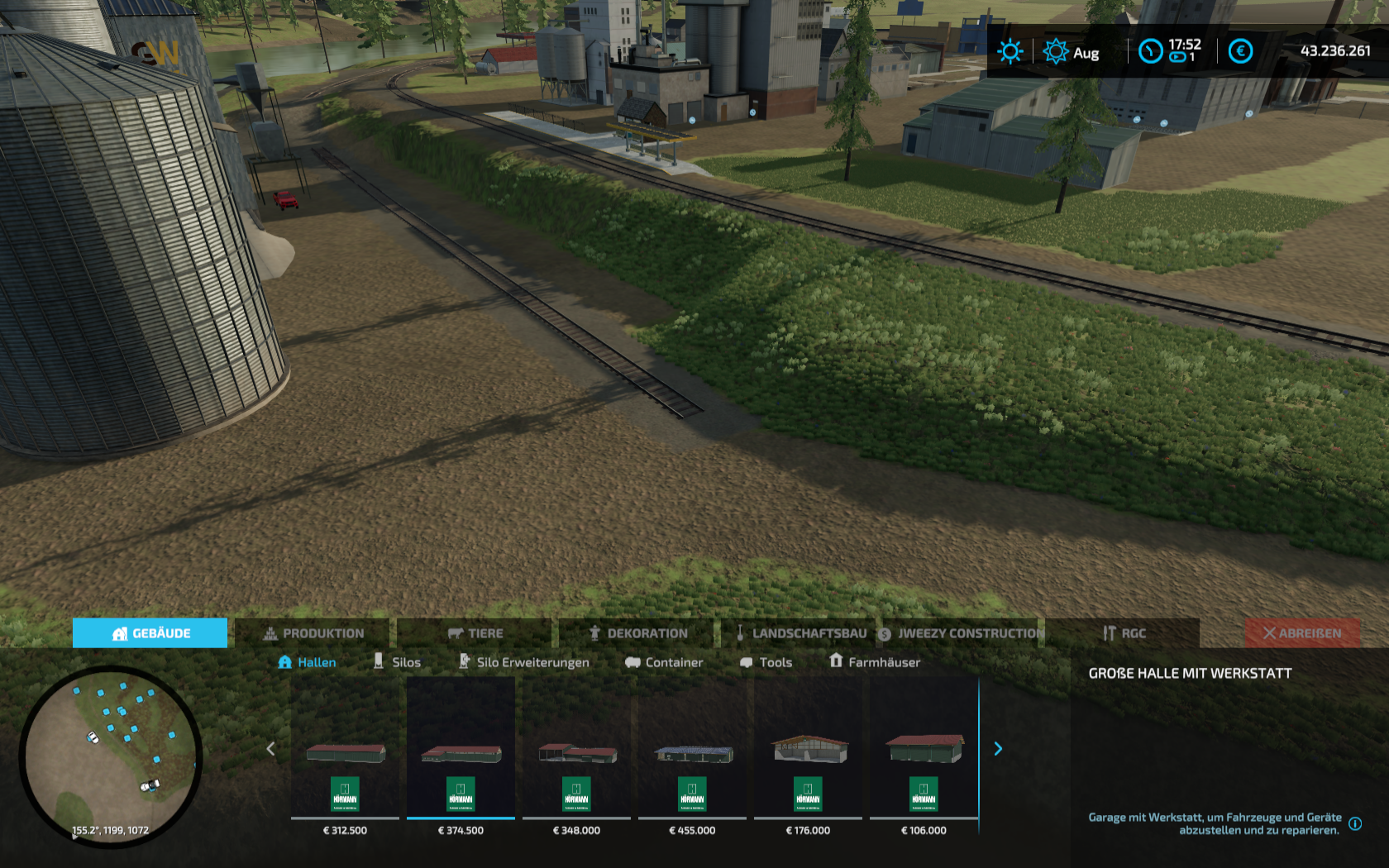Open the Landschaftsbau tab

[799, 633]
